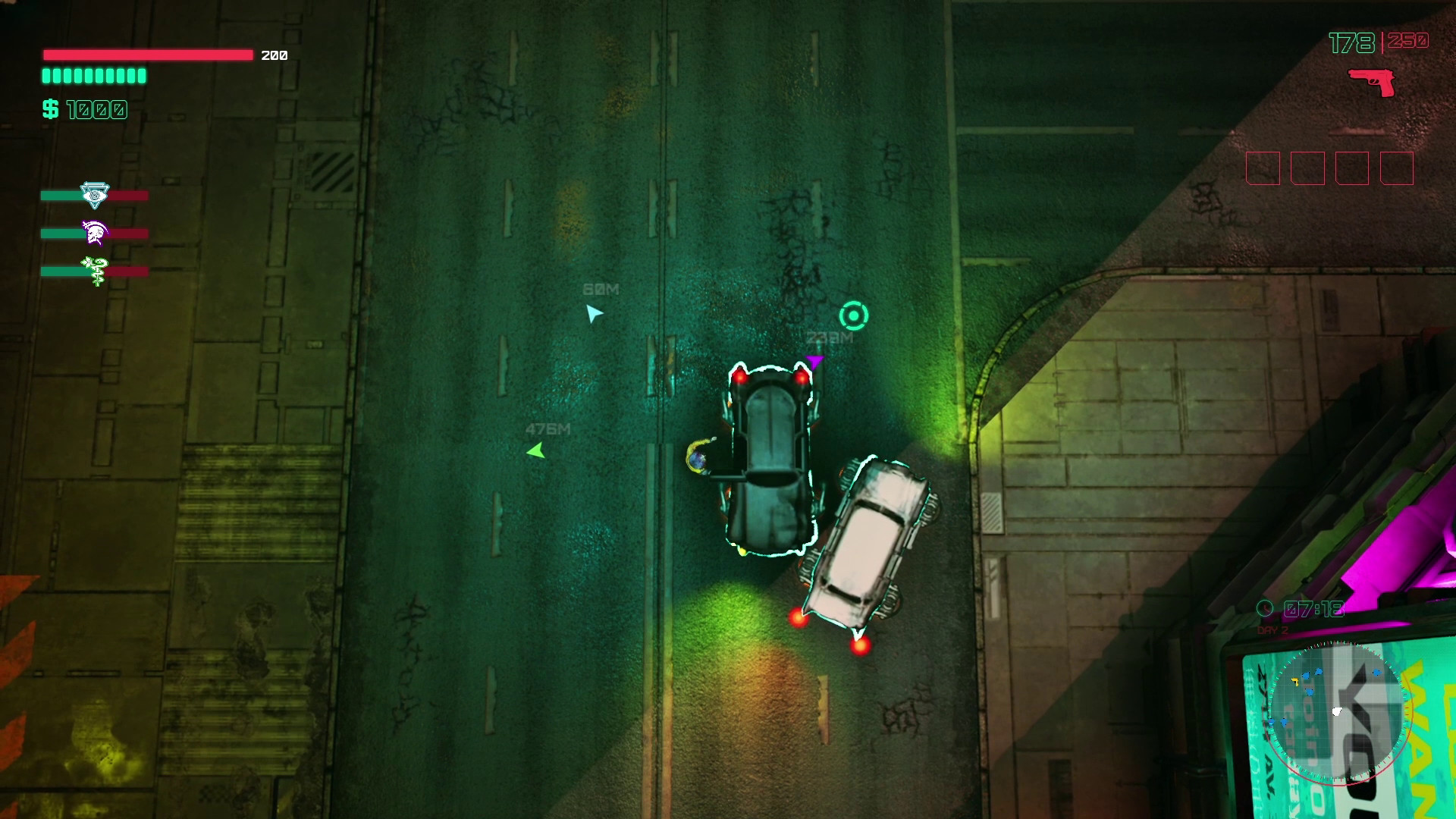Viewport: 1456px width, 819px height.
Task: Click the dollar sign money icon
Action: 50,108
